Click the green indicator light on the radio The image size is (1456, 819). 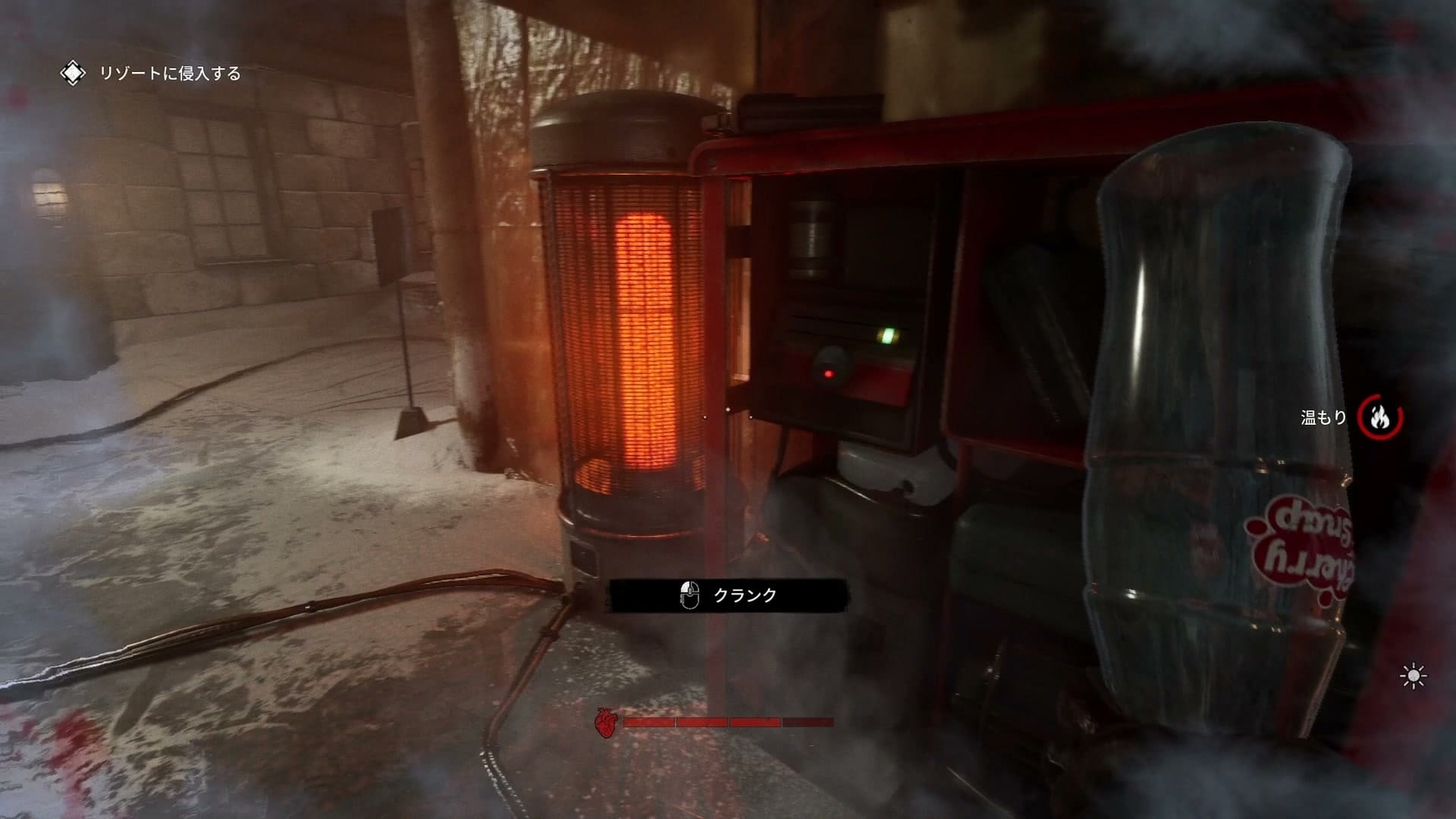click(x=887, y=334)
